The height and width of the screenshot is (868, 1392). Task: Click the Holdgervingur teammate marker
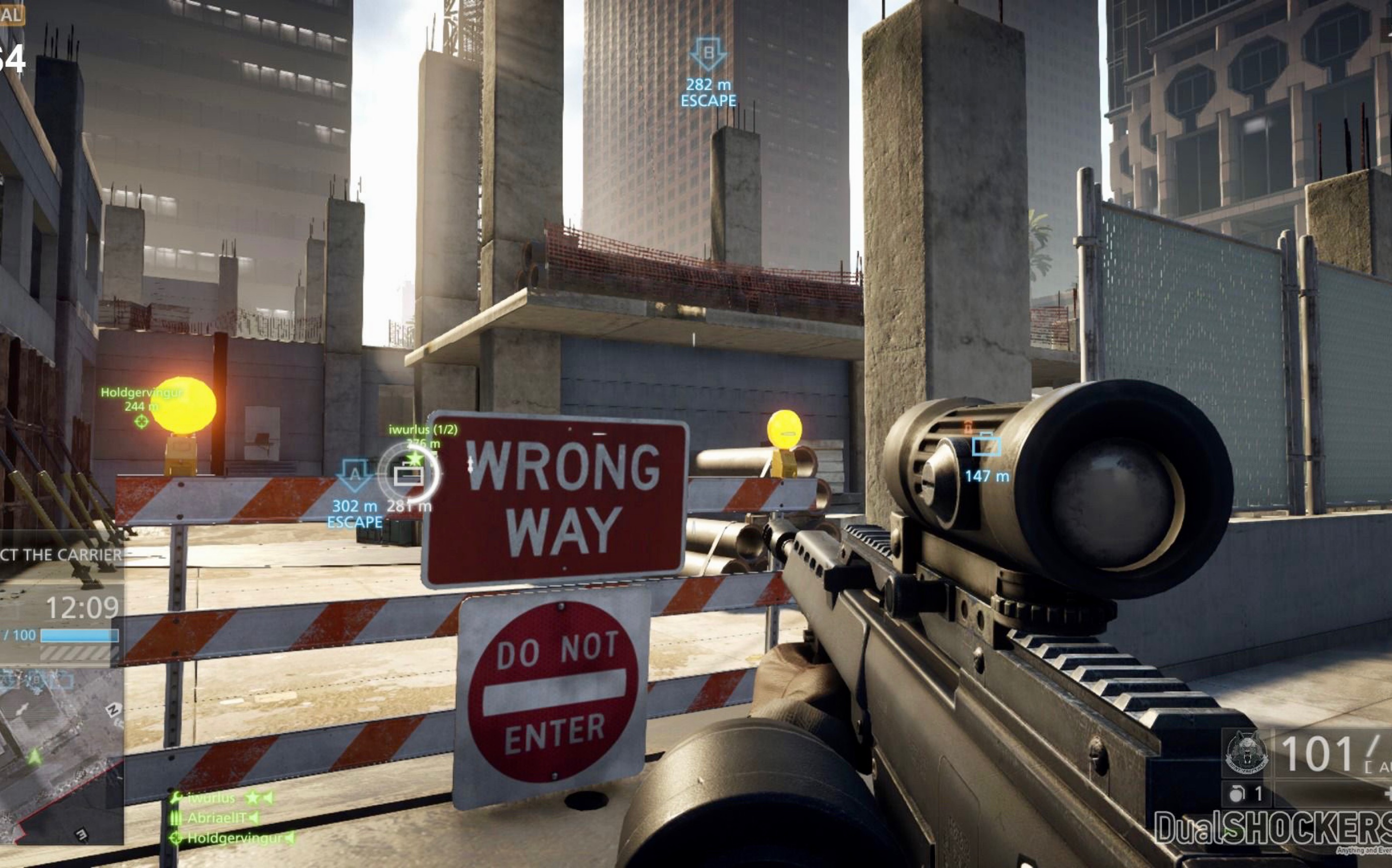click(141, 422)
